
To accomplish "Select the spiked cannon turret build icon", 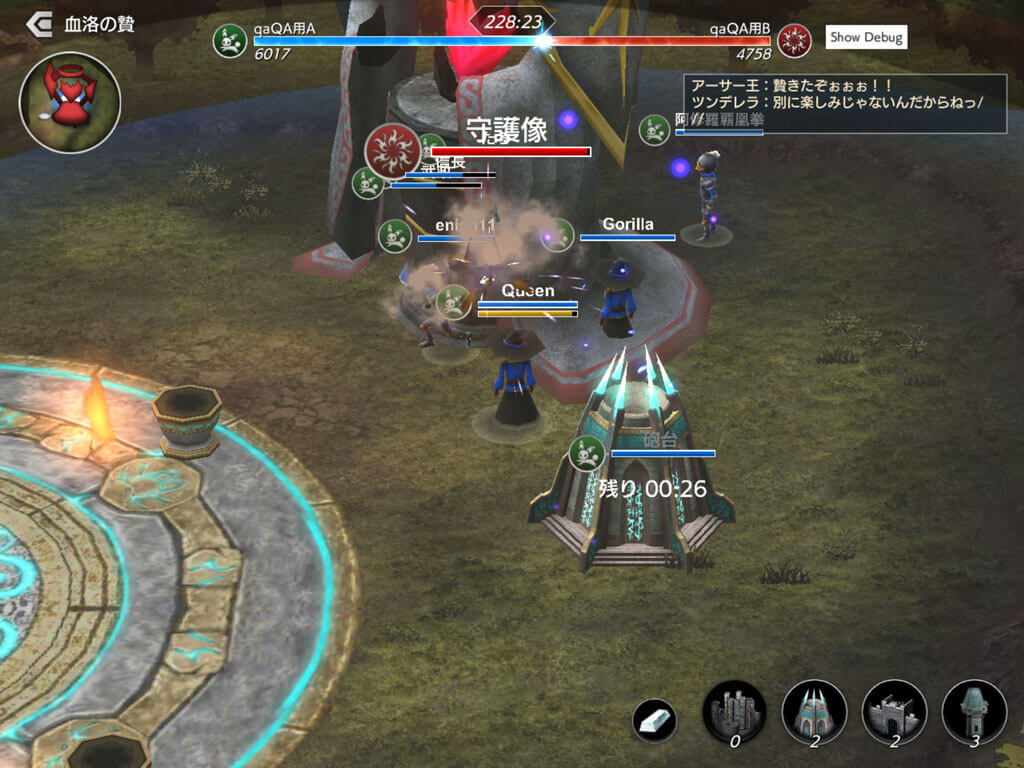I will (814, 712).
